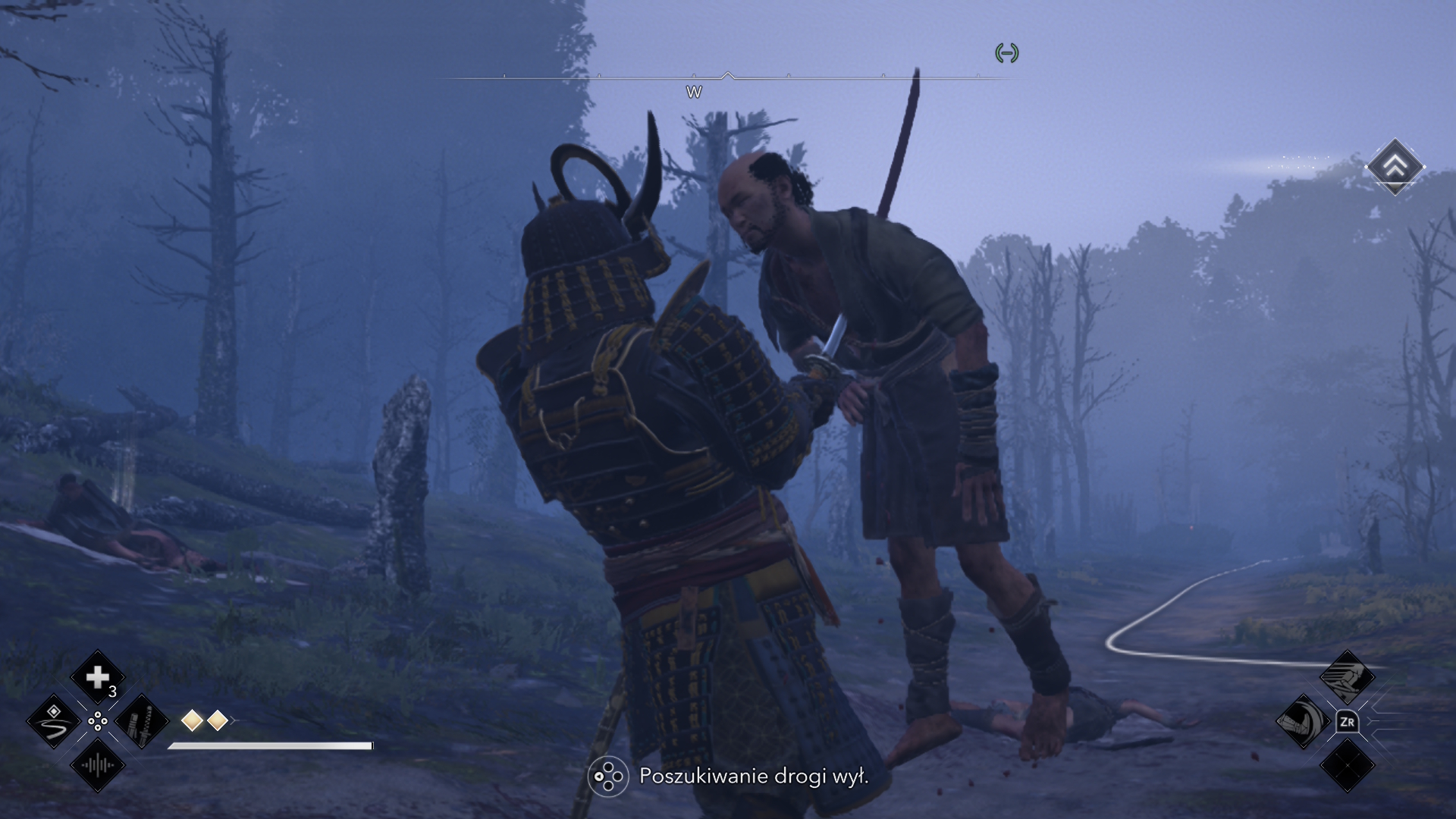Expand the quest marker bracket icon at top
The image size is (1456, 819).
[x=1007, y=55]
